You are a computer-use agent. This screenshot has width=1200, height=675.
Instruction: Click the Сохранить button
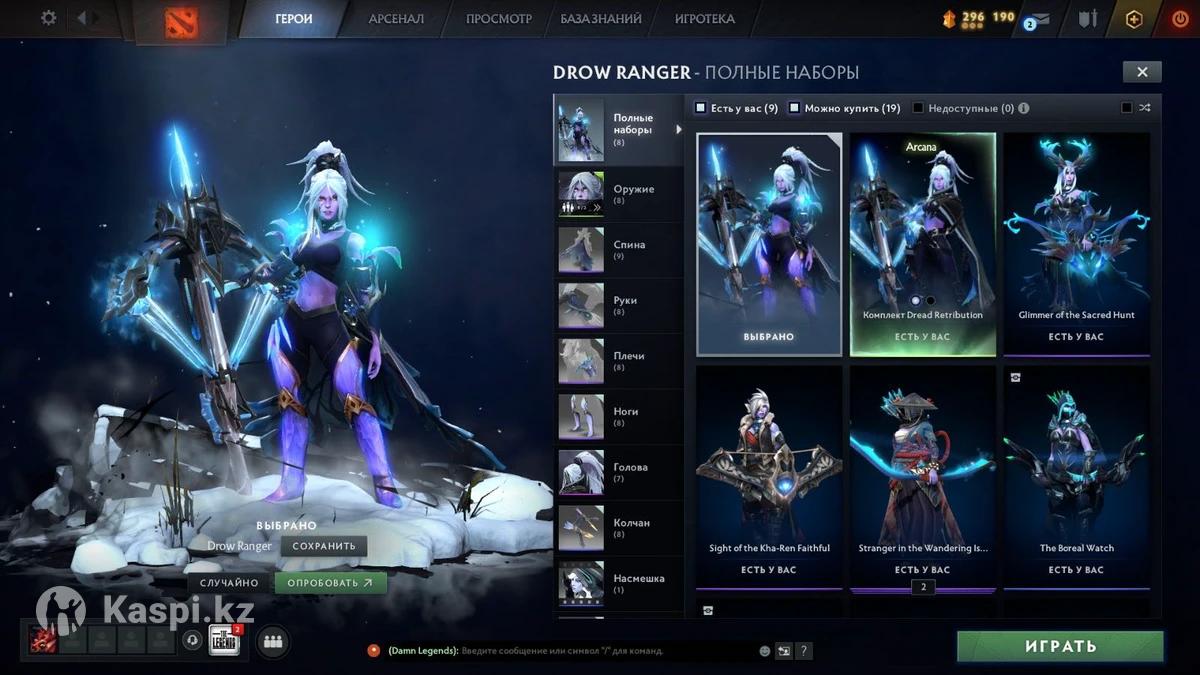pos(324,546)
